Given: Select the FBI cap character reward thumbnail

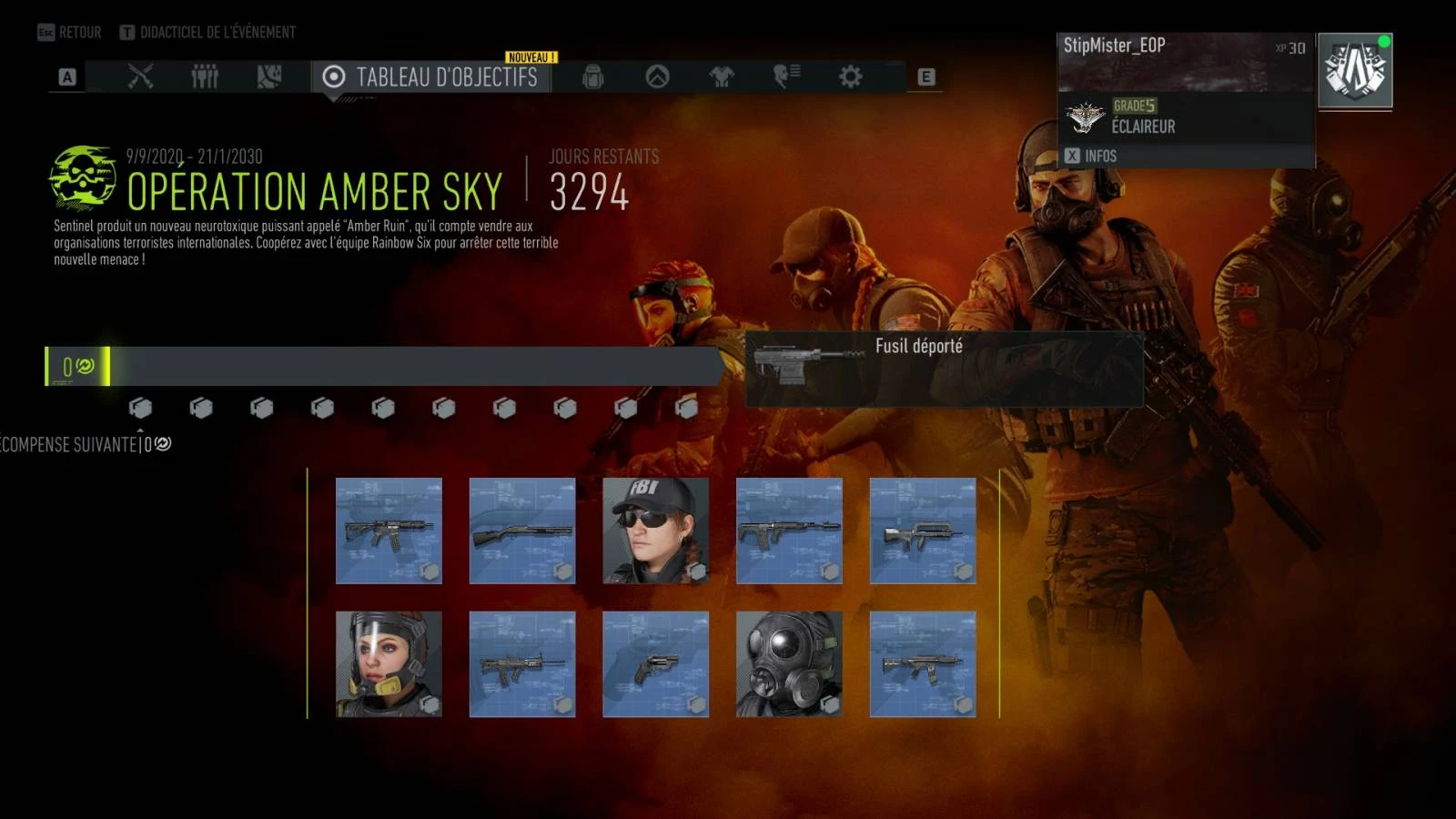Looking at the screenshot, I should pyautogui.click(x=655, y=532).
